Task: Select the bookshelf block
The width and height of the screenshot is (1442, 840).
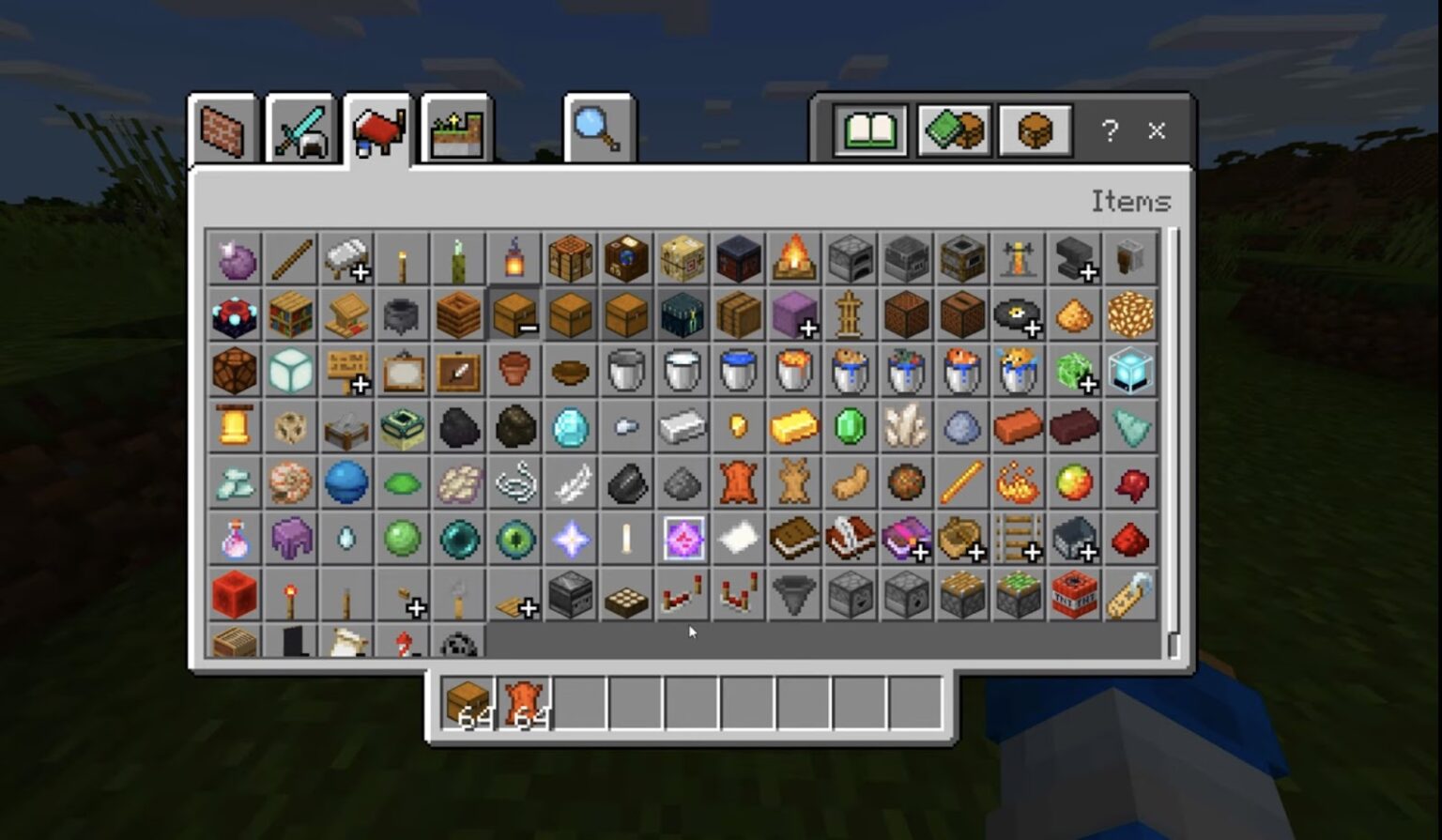Action: [x=291, y=314]
